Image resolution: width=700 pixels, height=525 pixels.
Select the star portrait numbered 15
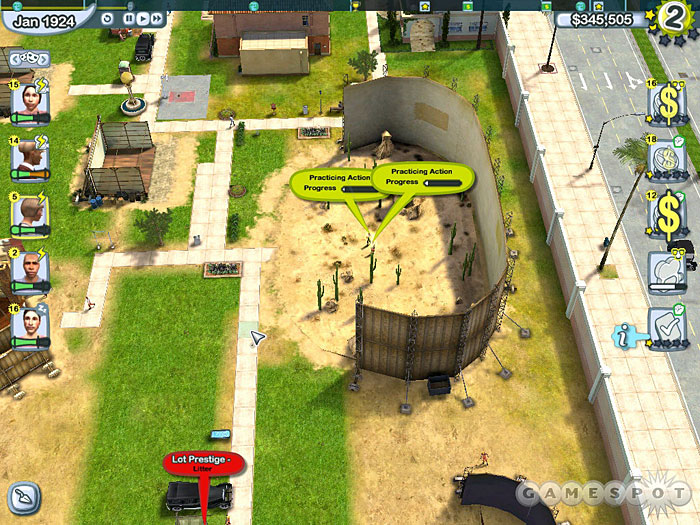tap(29, 101)
